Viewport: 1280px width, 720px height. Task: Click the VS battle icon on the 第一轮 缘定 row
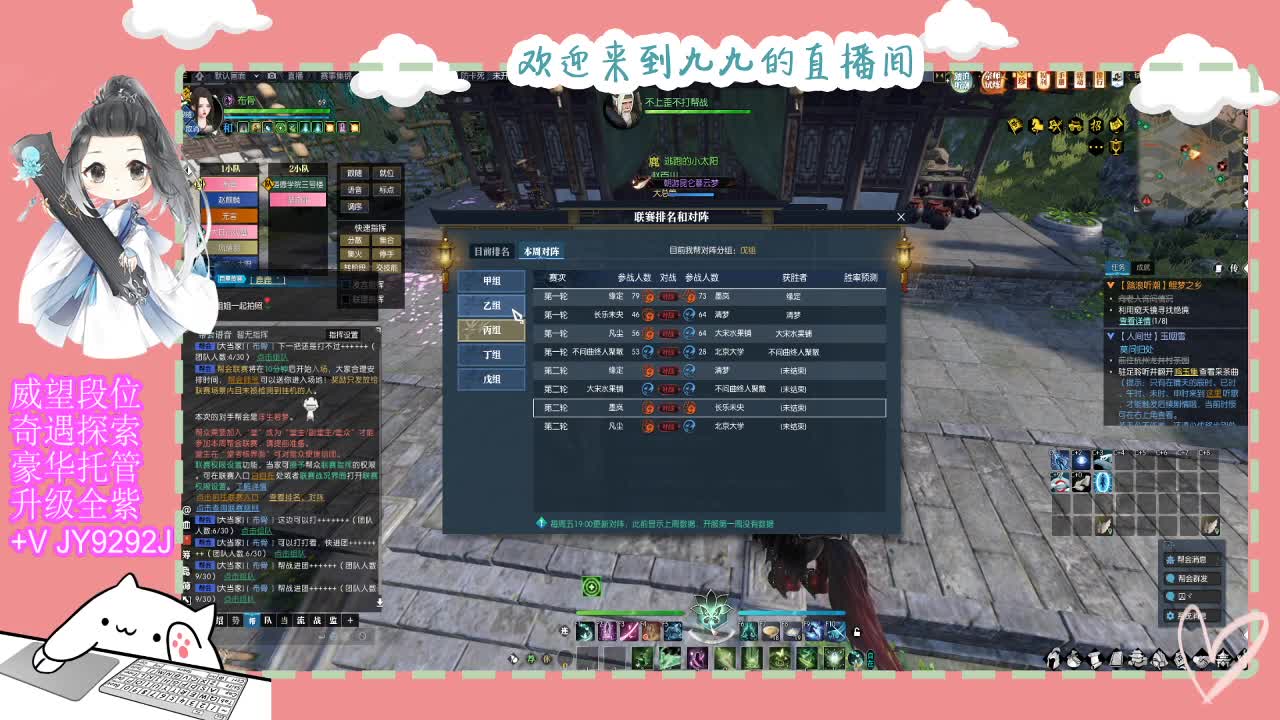[667, 297]
